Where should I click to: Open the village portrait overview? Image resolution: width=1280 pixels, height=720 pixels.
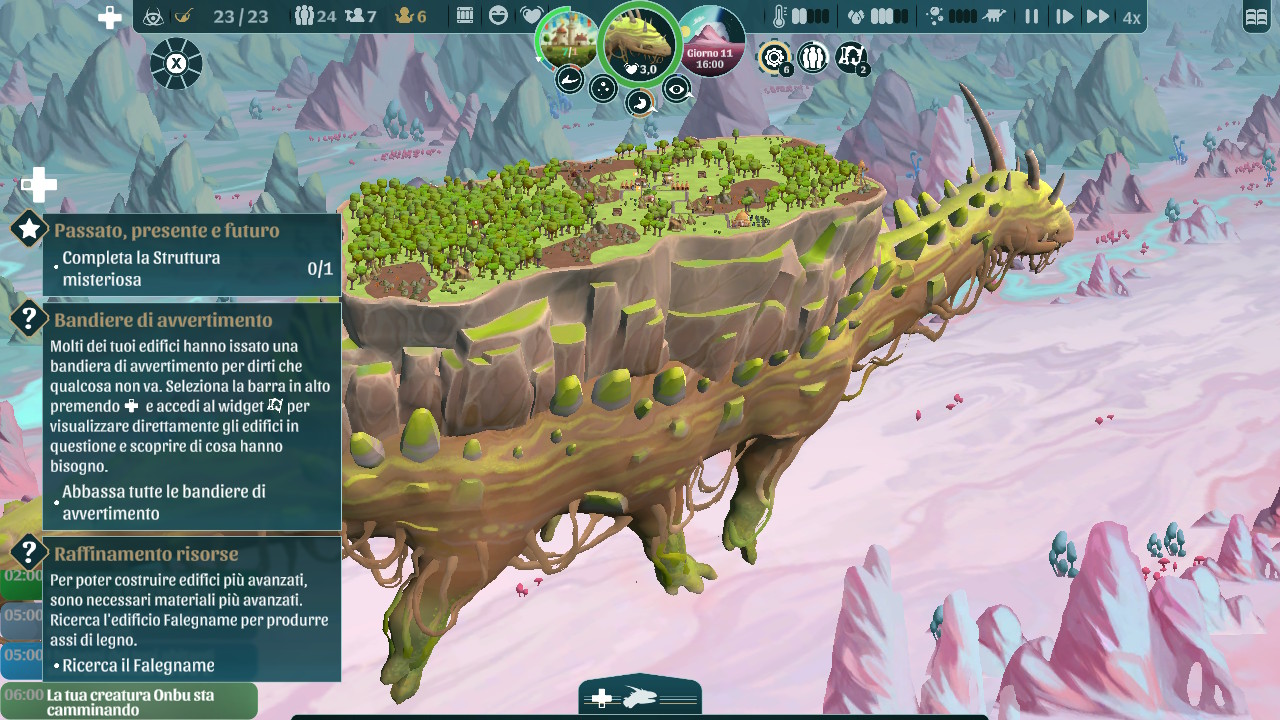[x=568, y=40]
